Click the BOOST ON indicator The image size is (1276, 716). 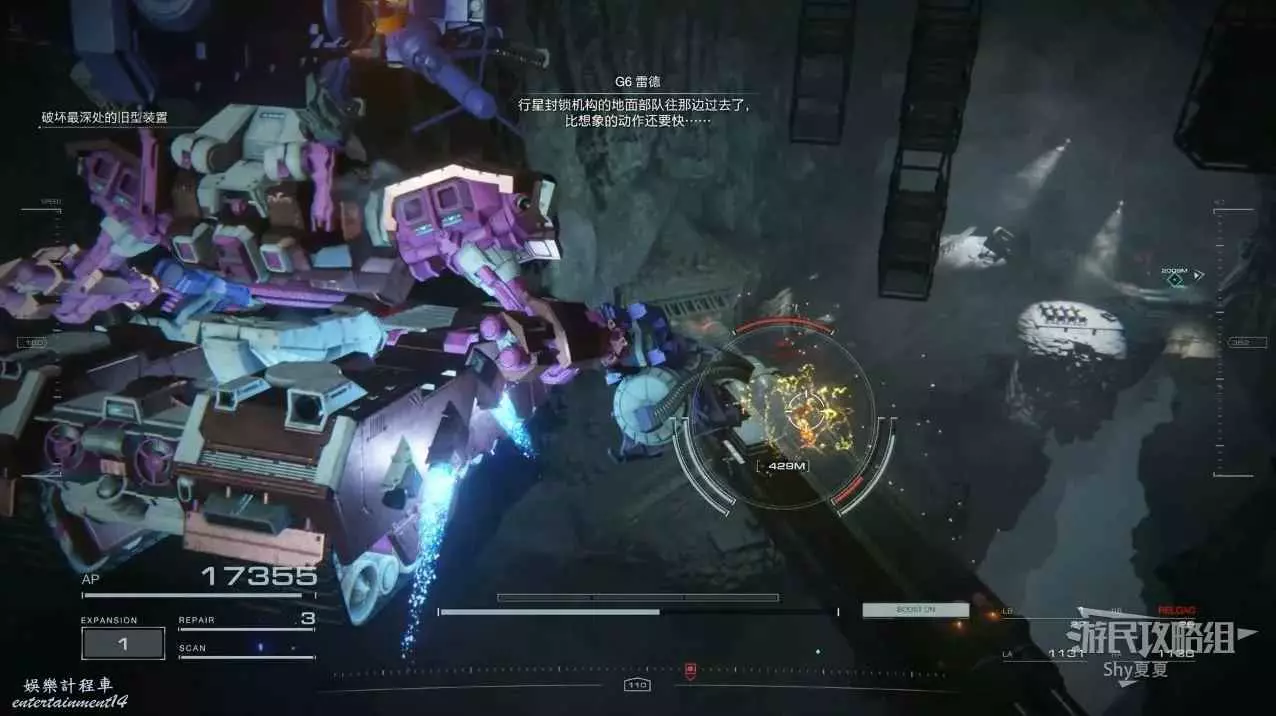point(916,610)
